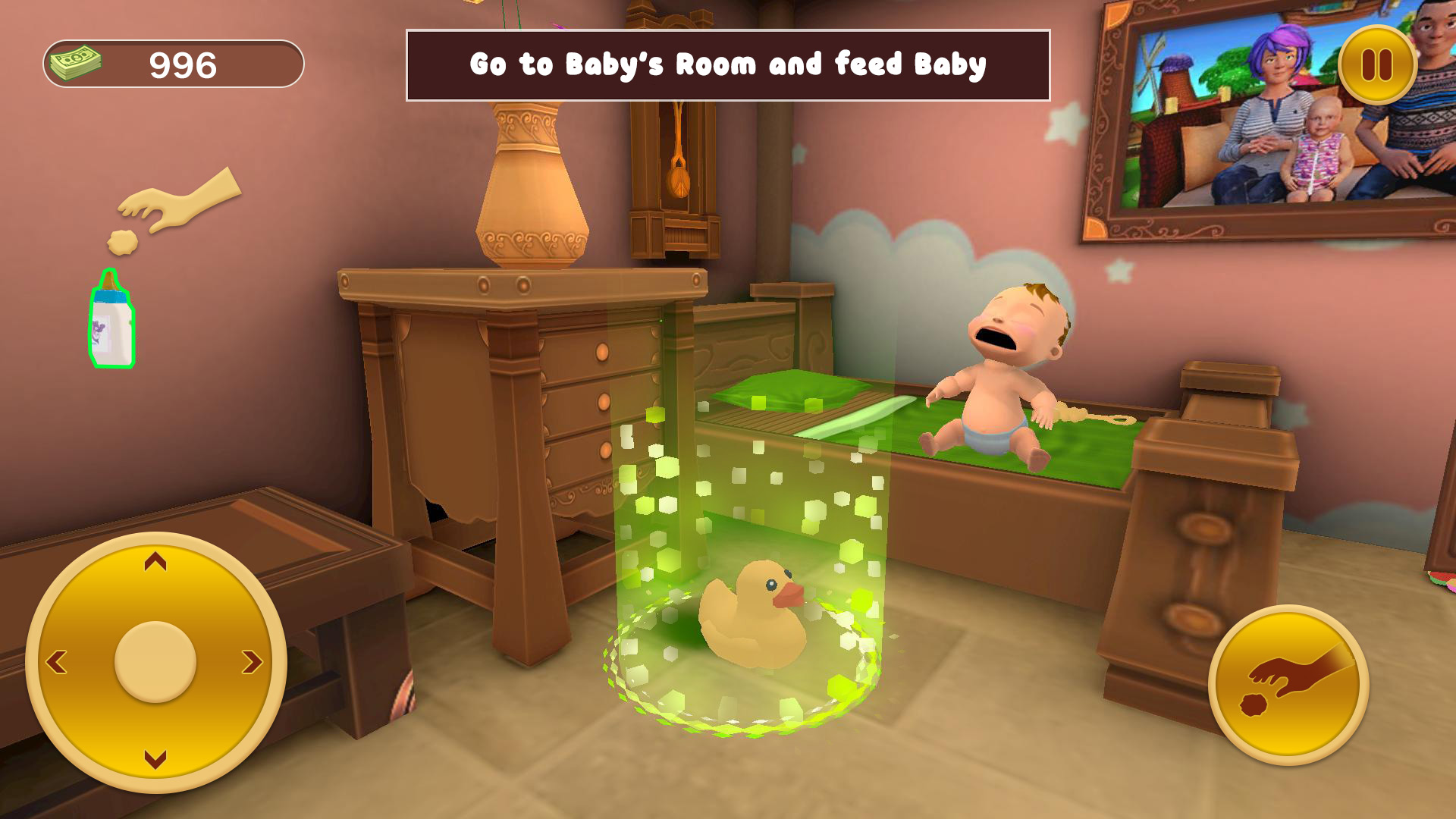The image size is (1456, 819).
Task: Tap the cash stack money icon
Action: click(x=76, y=64)
